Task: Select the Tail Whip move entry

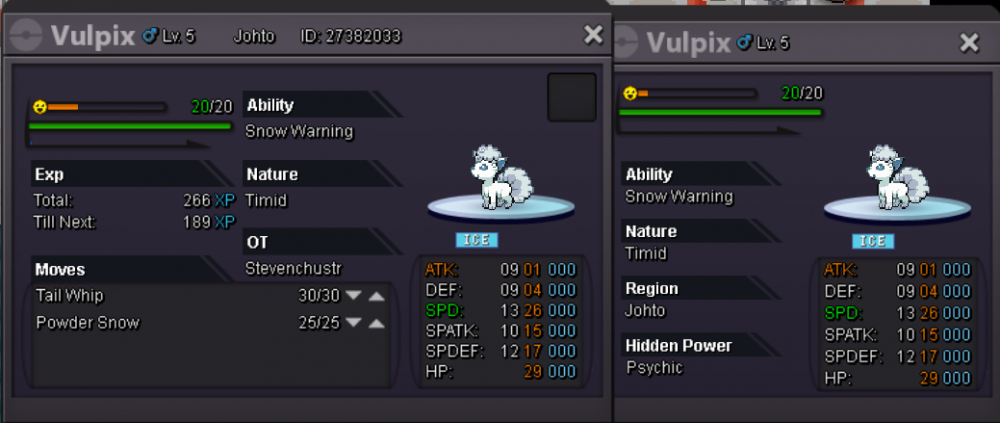Action: click(70, 296)
